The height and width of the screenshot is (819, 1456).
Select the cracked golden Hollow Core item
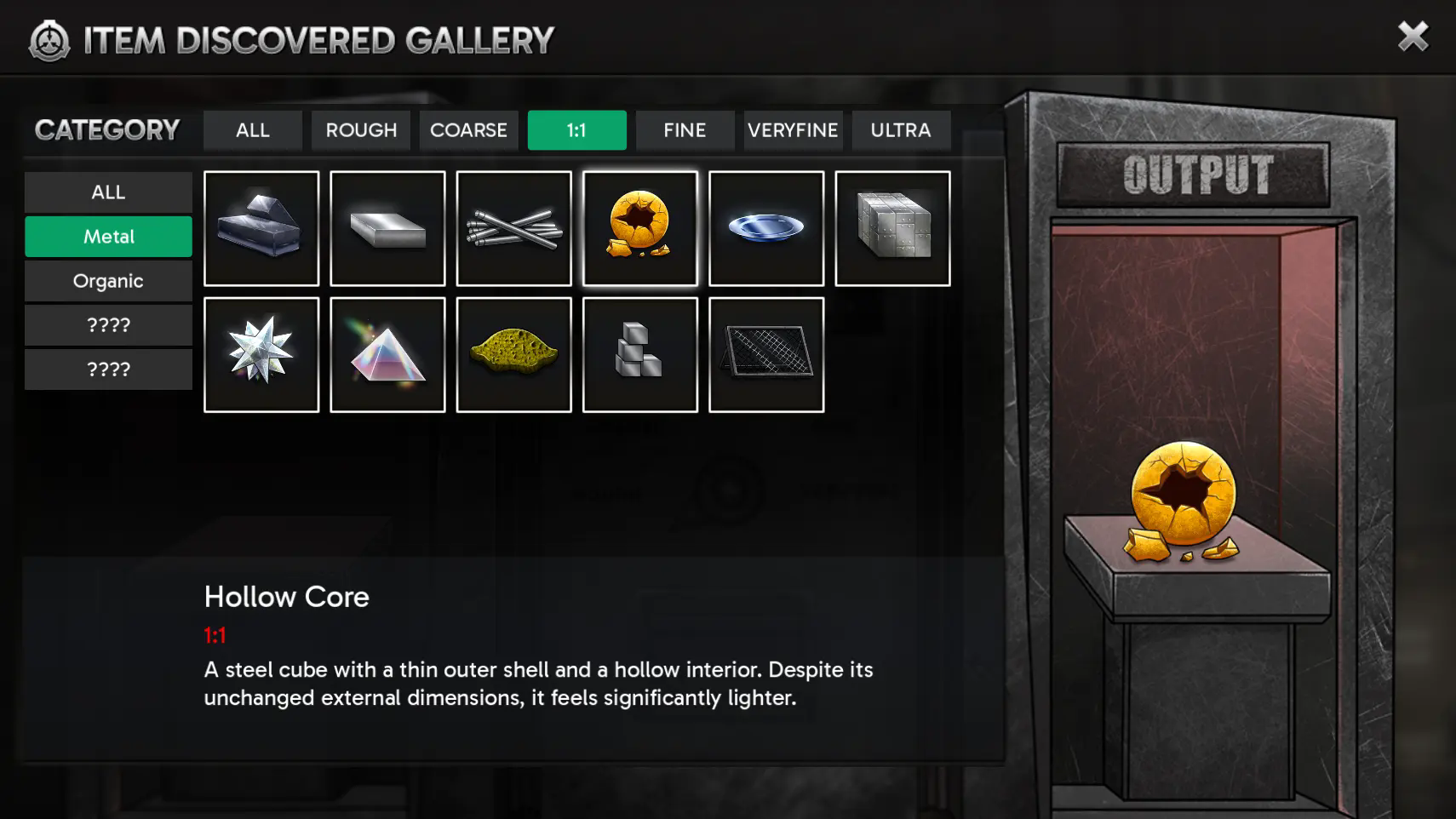point(639,228)
